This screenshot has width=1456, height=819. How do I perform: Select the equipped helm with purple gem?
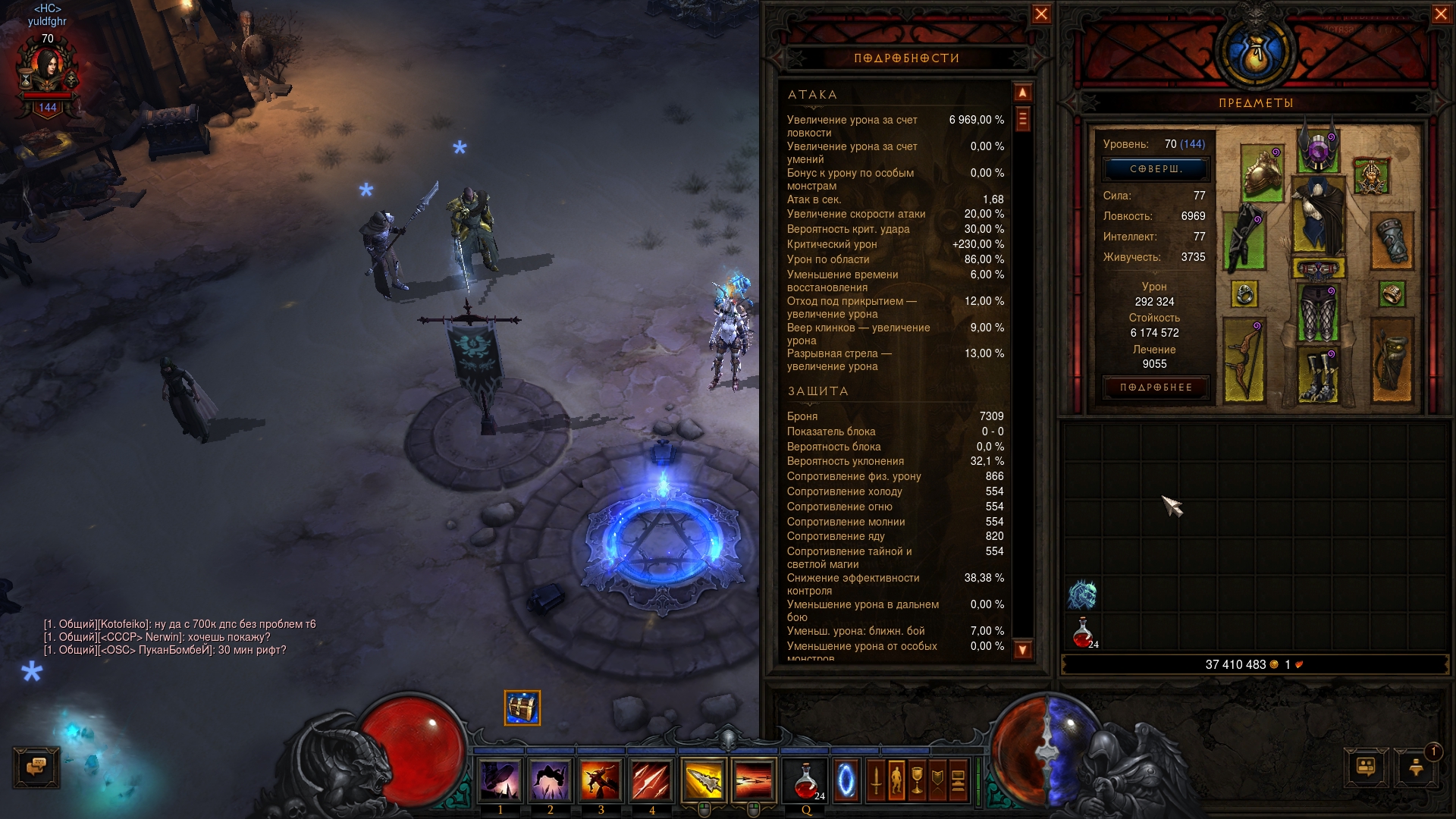1319,147
